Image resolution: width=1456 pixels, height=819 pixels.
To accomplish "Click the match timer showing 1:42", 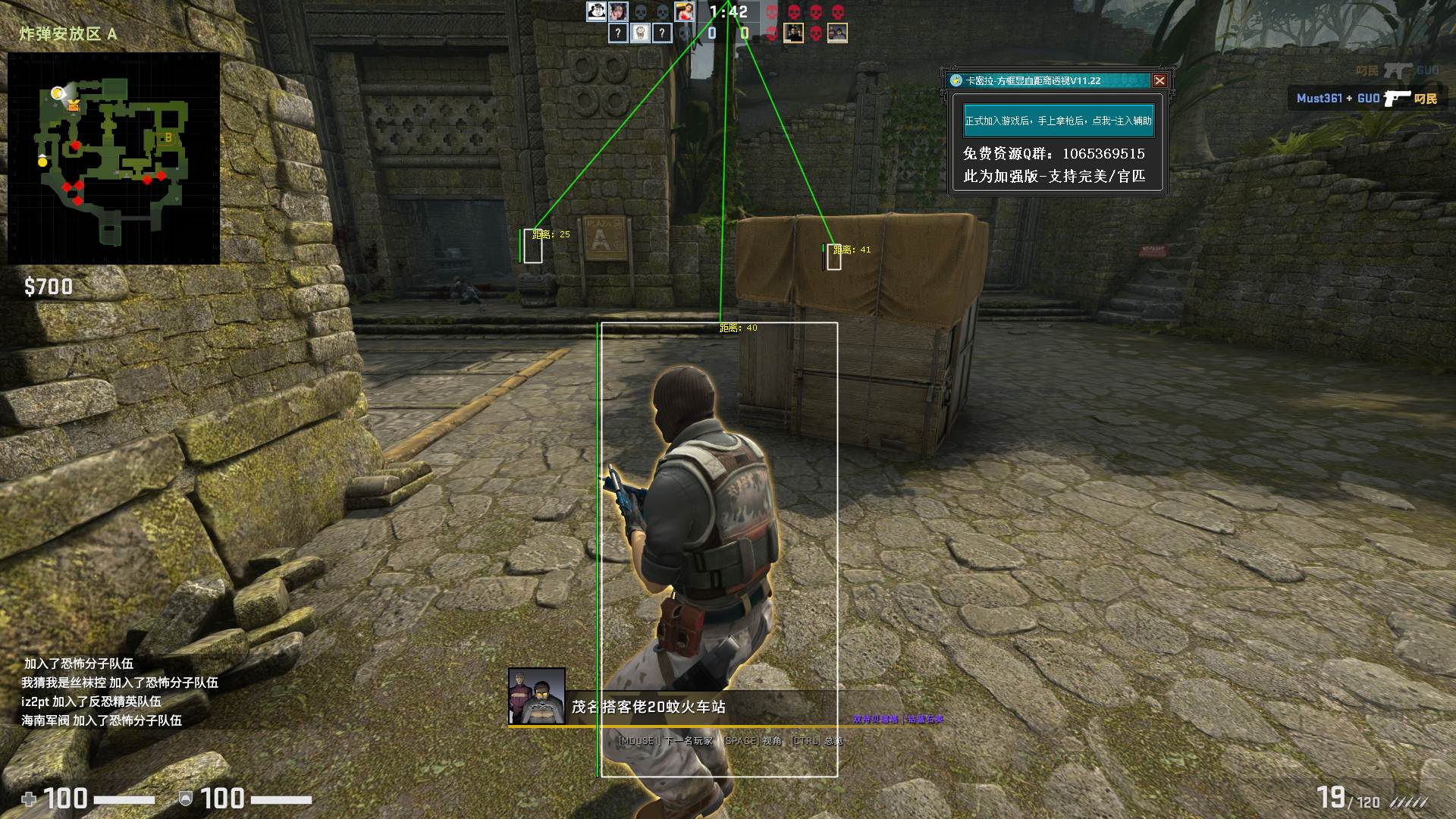I will [x=728, y=12].
